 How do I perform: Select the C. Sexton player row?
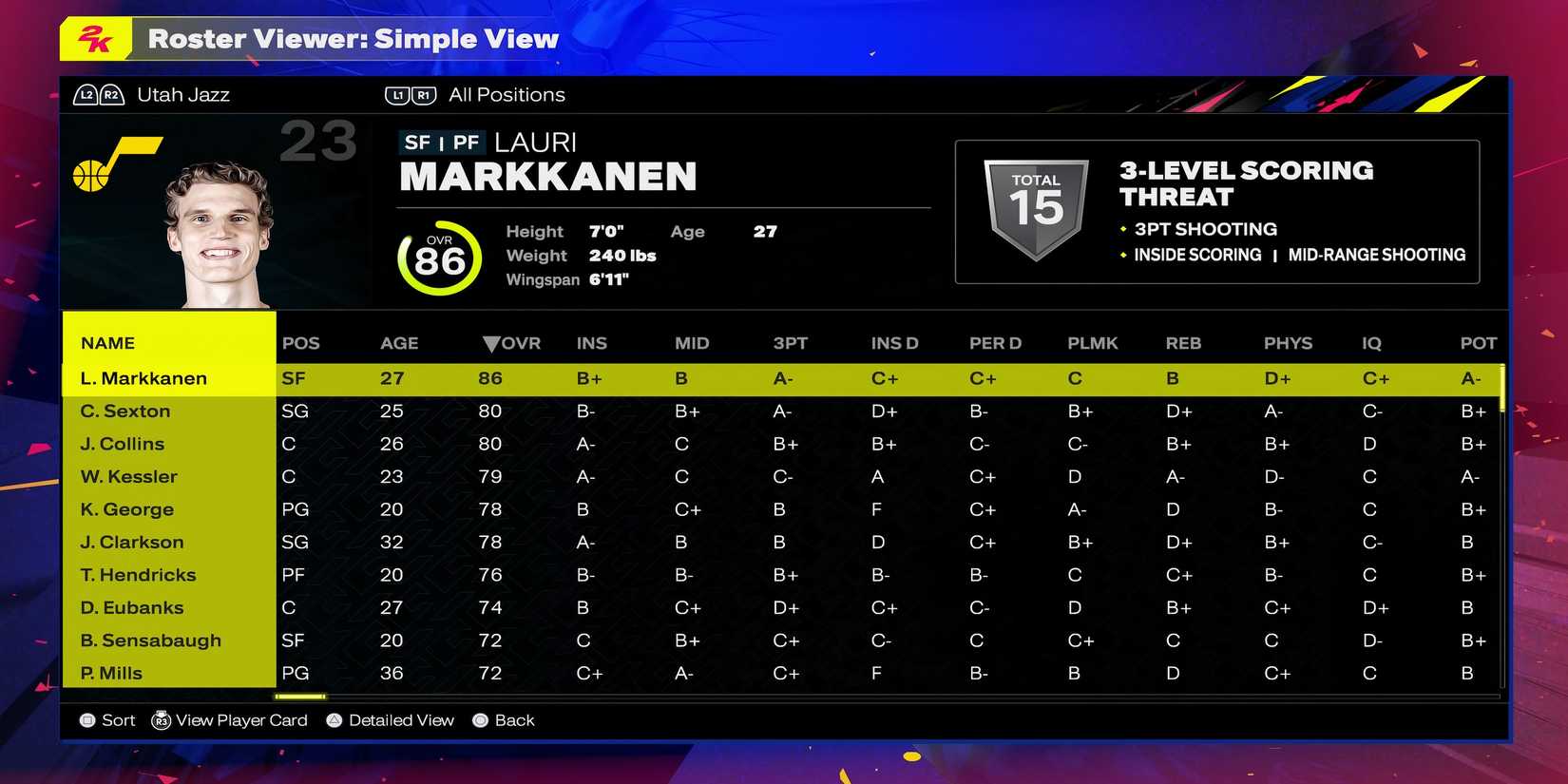[x=124, y=411]
